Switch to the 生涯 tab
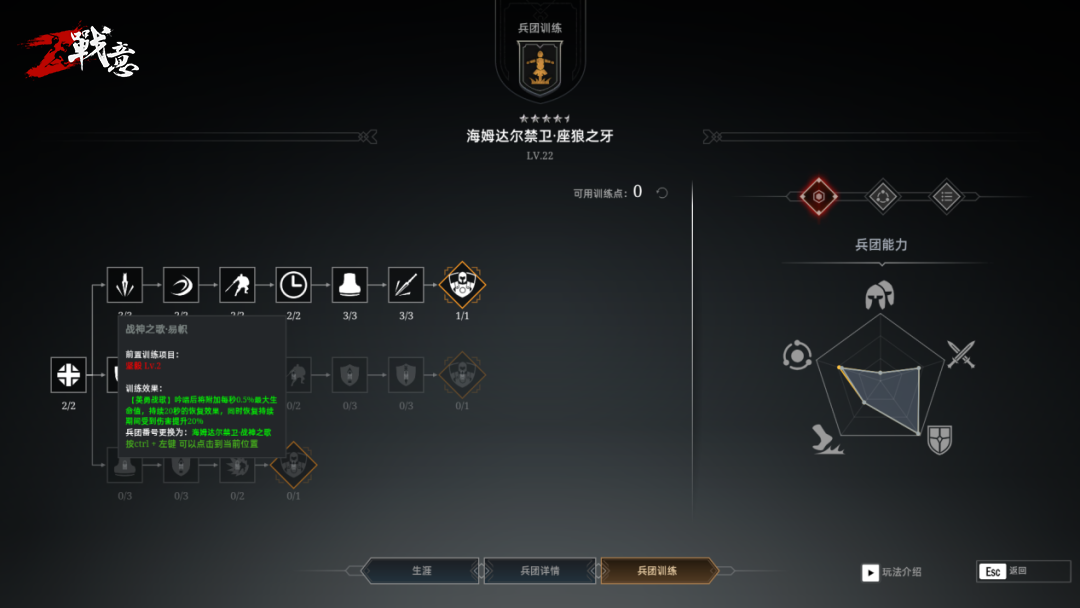 click(x=421, y=571)
